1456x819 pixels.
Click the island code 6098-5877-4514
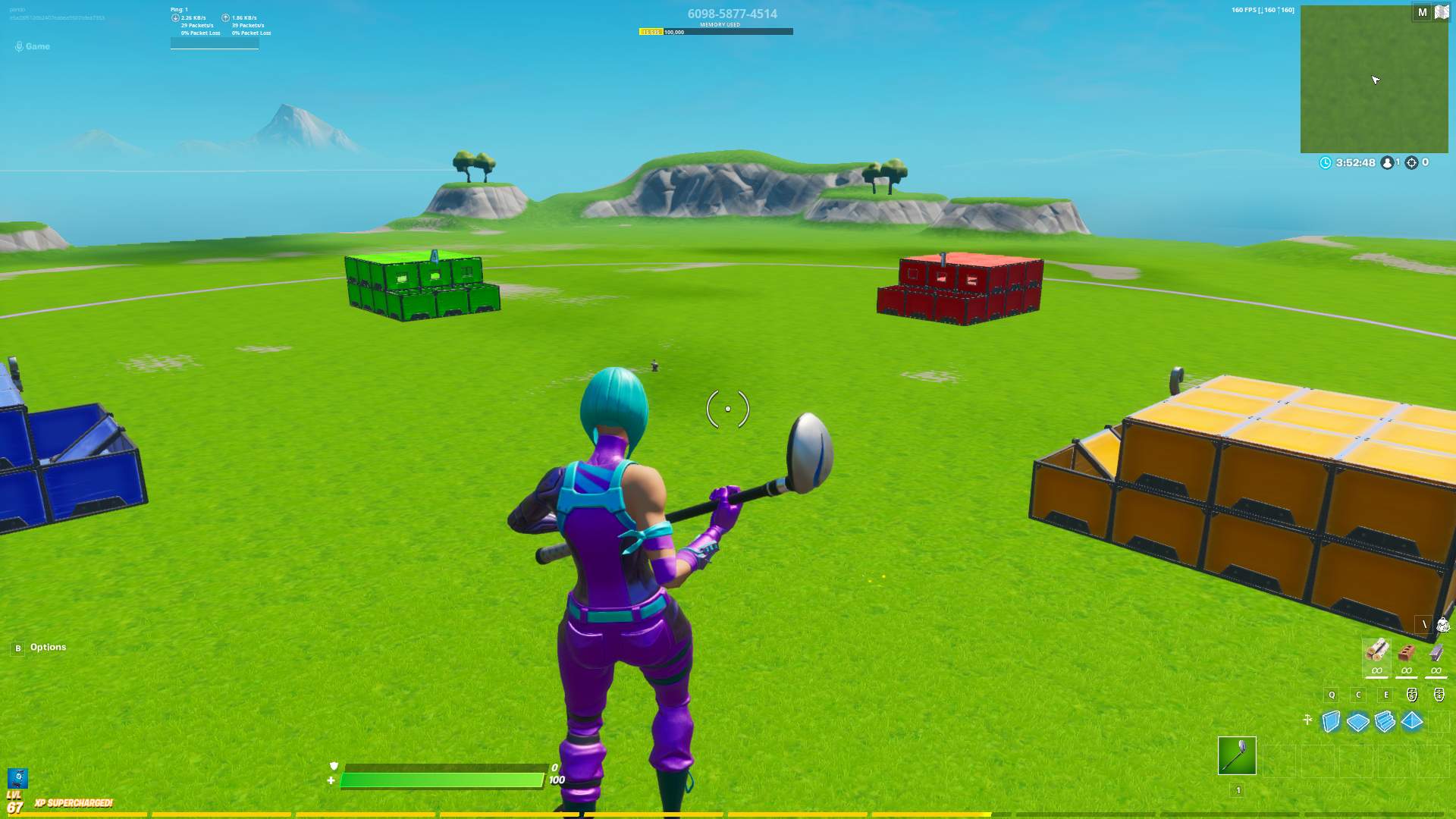click(732, 13)
